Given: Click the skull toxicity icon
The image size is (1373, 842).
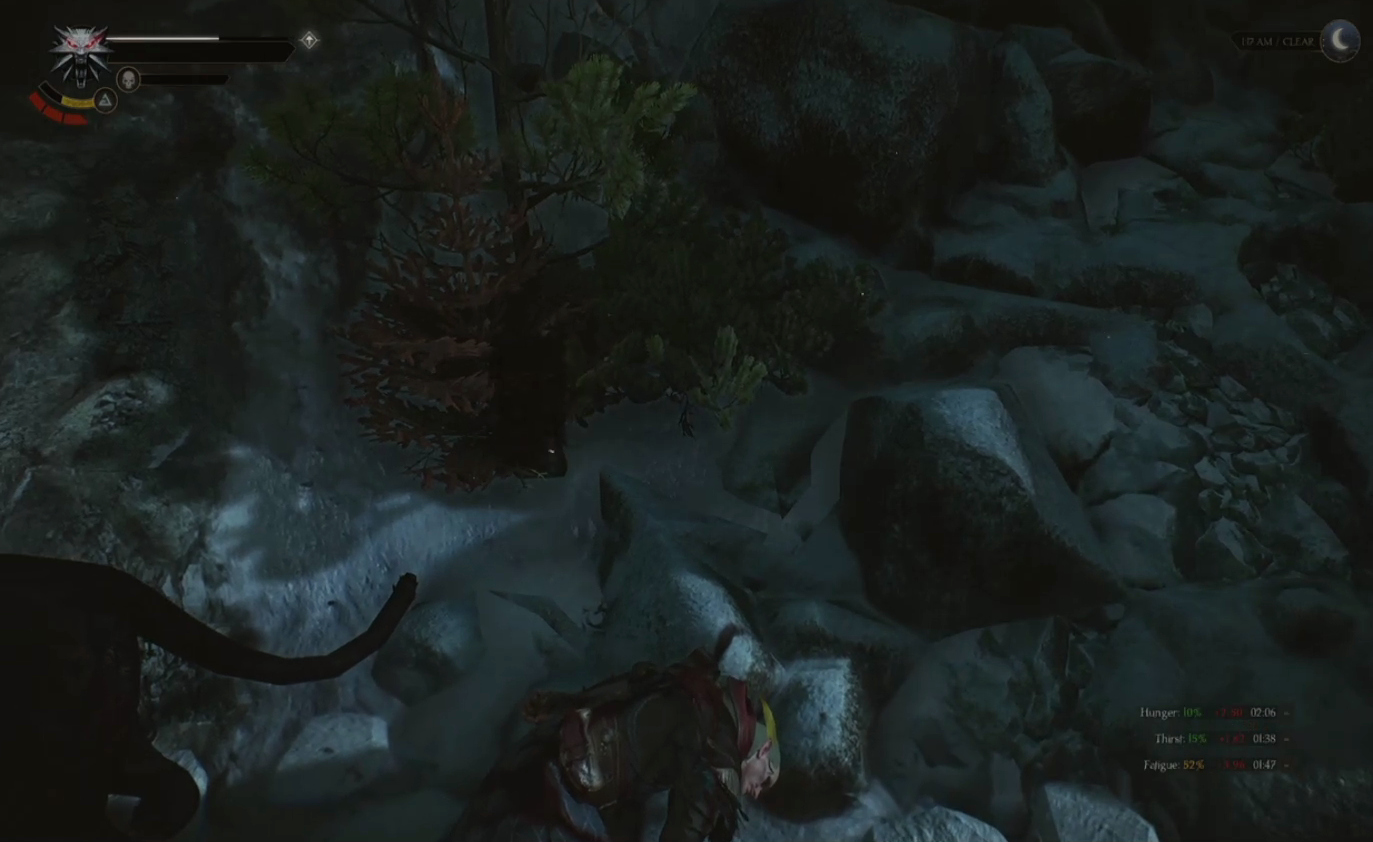Looking at the screenshot, I should pyautogui.click(x=128, y=79).
